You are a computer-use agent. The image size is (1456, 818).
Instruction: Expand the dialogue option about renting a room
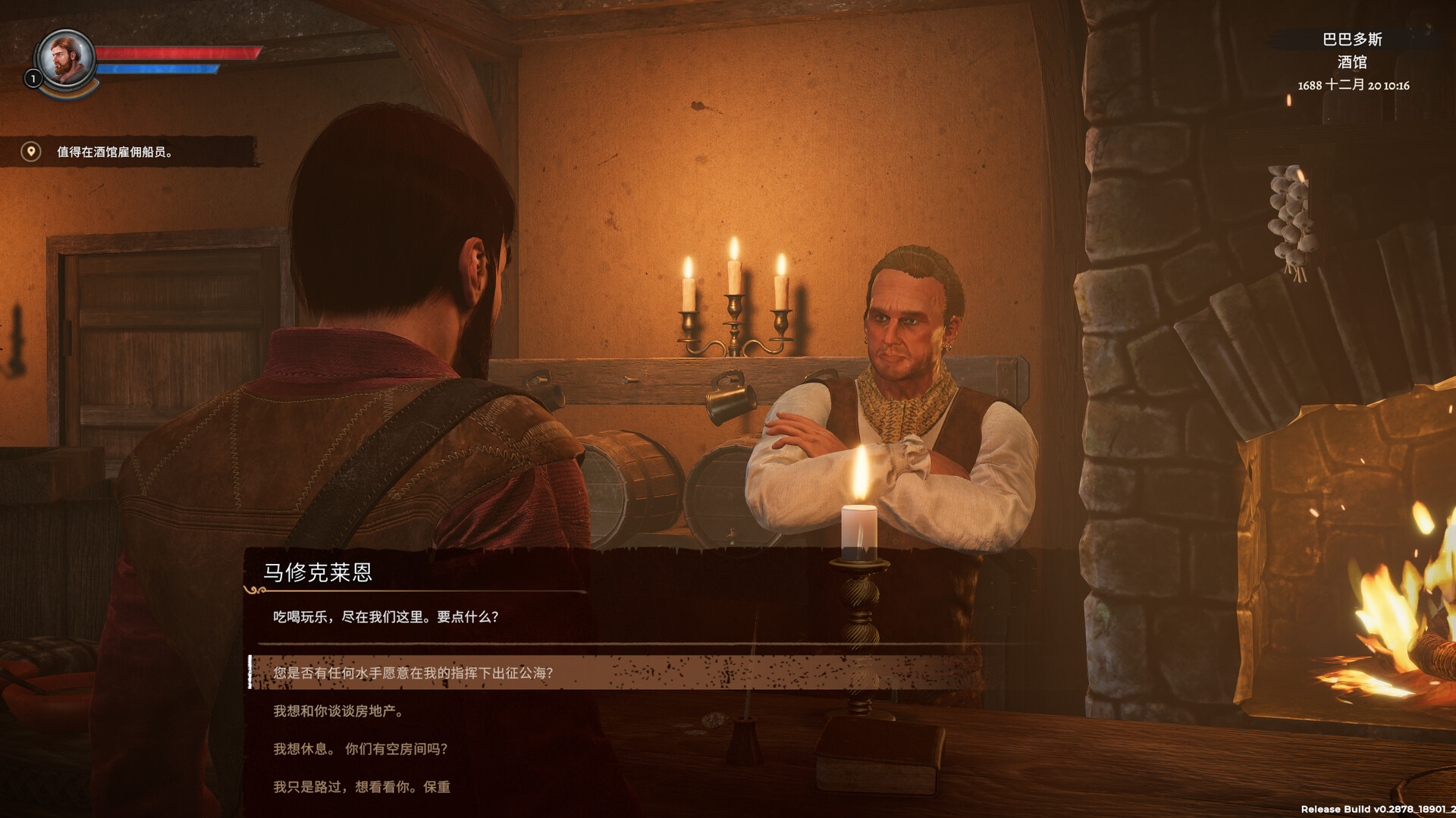(x=360, y=749)
